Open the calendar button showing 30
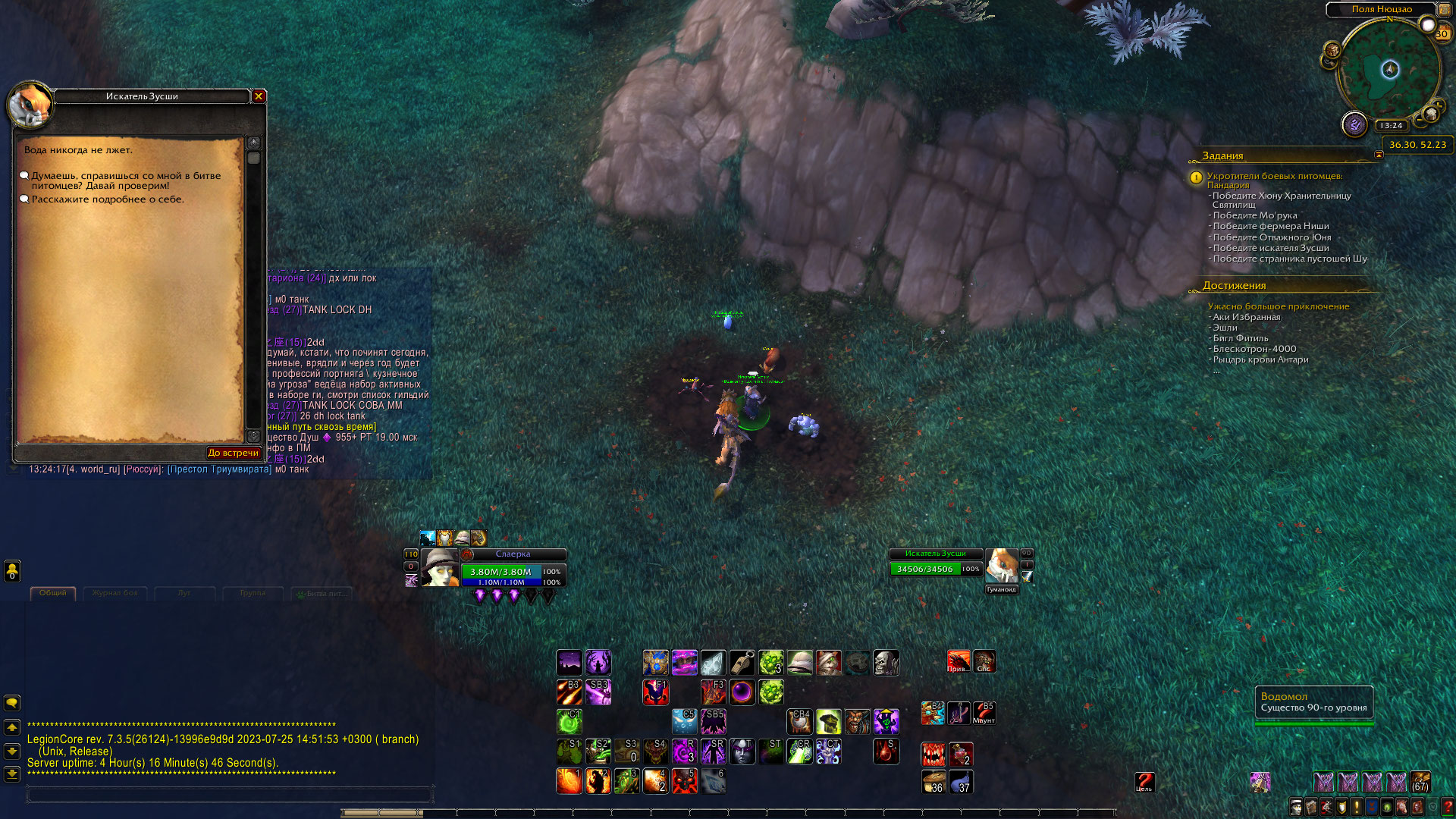This screenshot has height=819, width=1456. [1442, 34]
